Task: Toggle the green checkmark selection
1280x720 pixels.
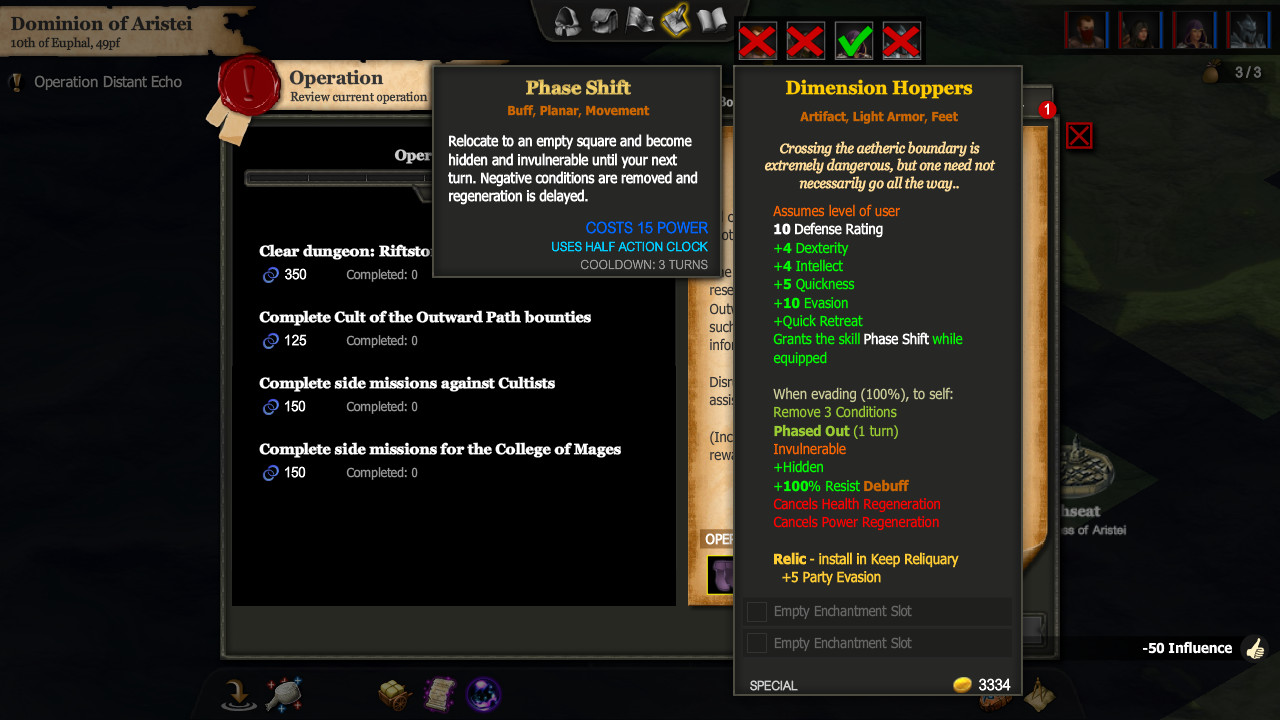Action: click(x=853, y=41)
